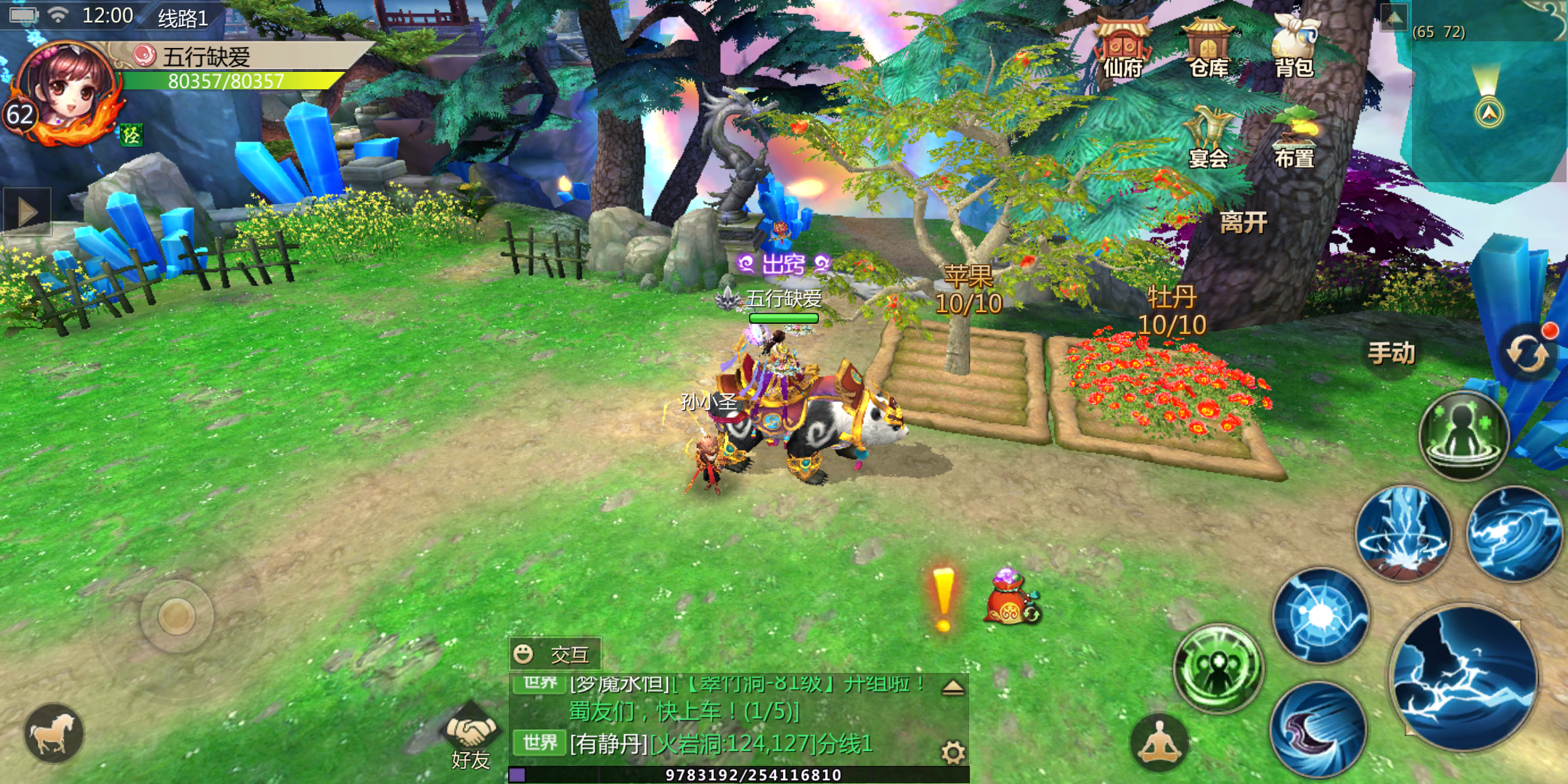
Task: Trigger the glowing electric orb skill
Action: coord(1320,616)
